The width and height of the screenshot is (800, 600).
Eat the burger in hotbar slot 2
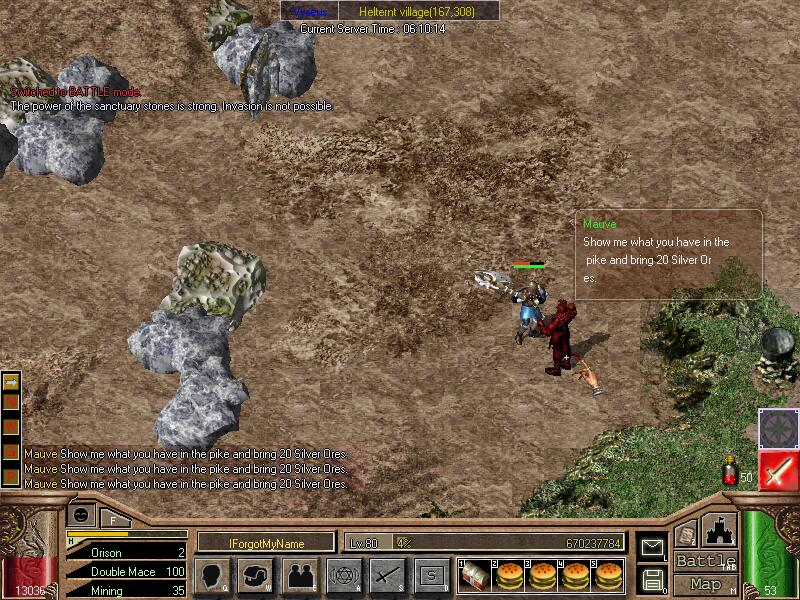pos(507,575)
